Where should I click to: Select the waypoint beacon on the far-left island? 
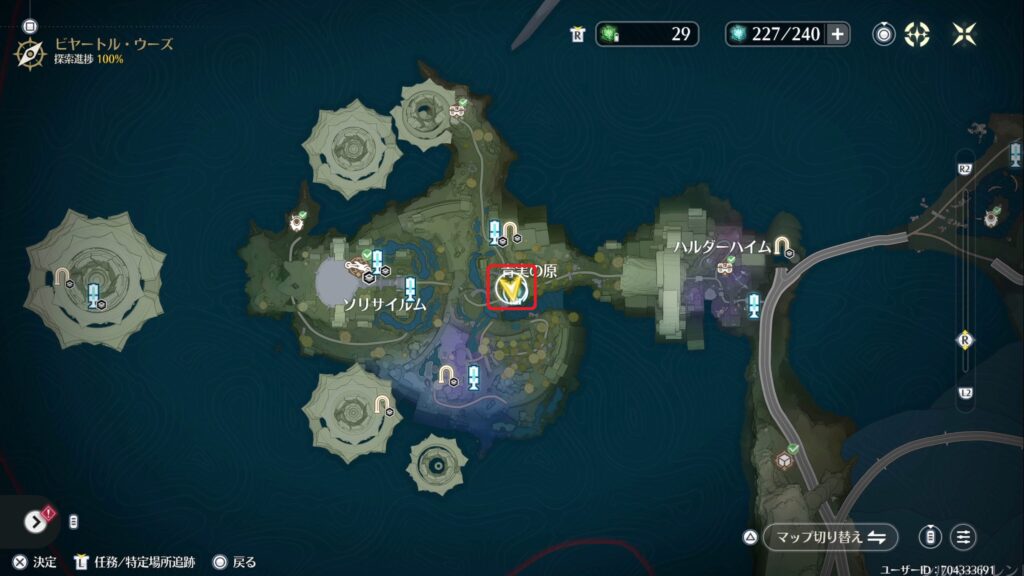(92, 295)
